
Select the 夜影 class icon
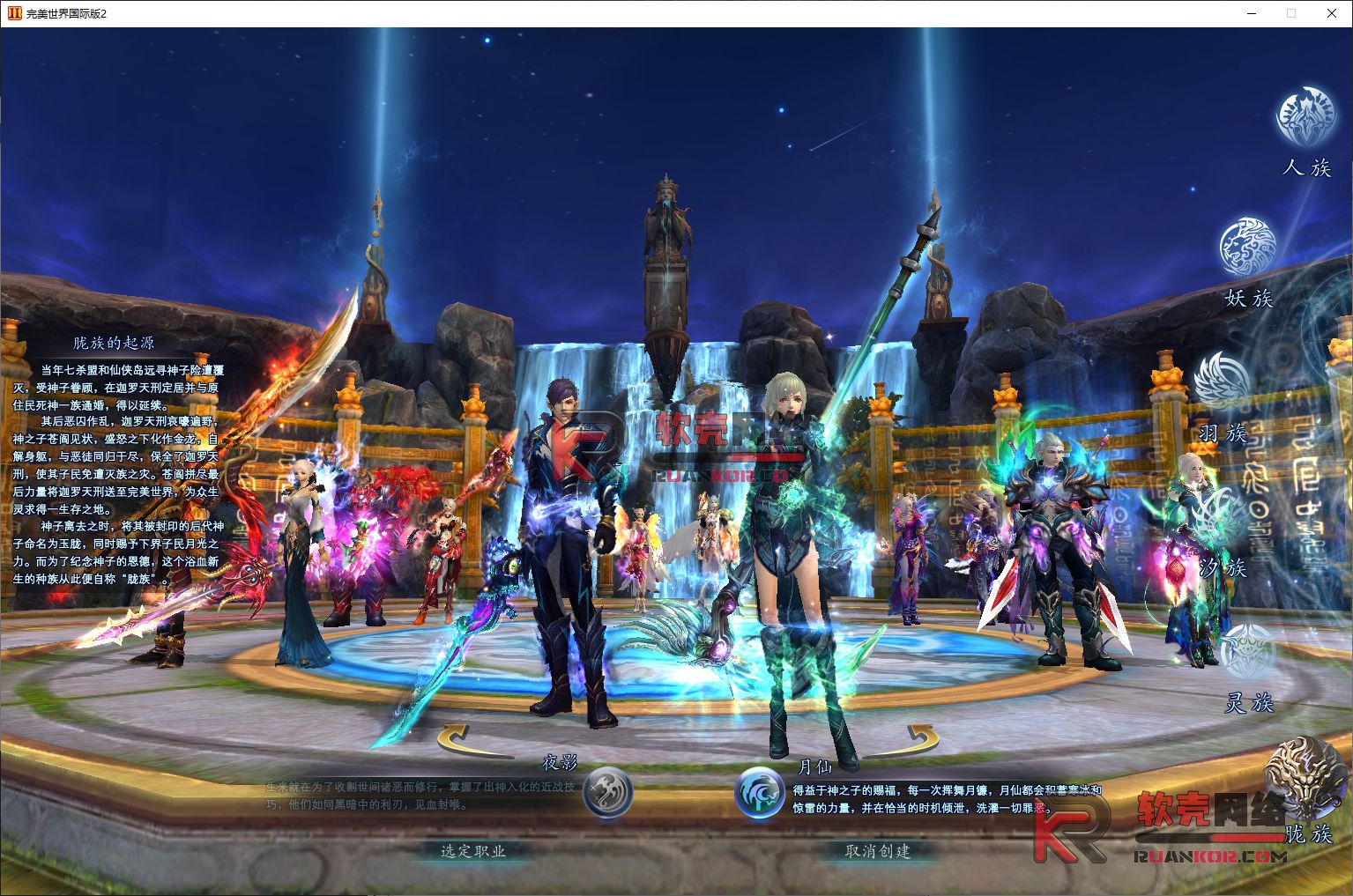608,791
